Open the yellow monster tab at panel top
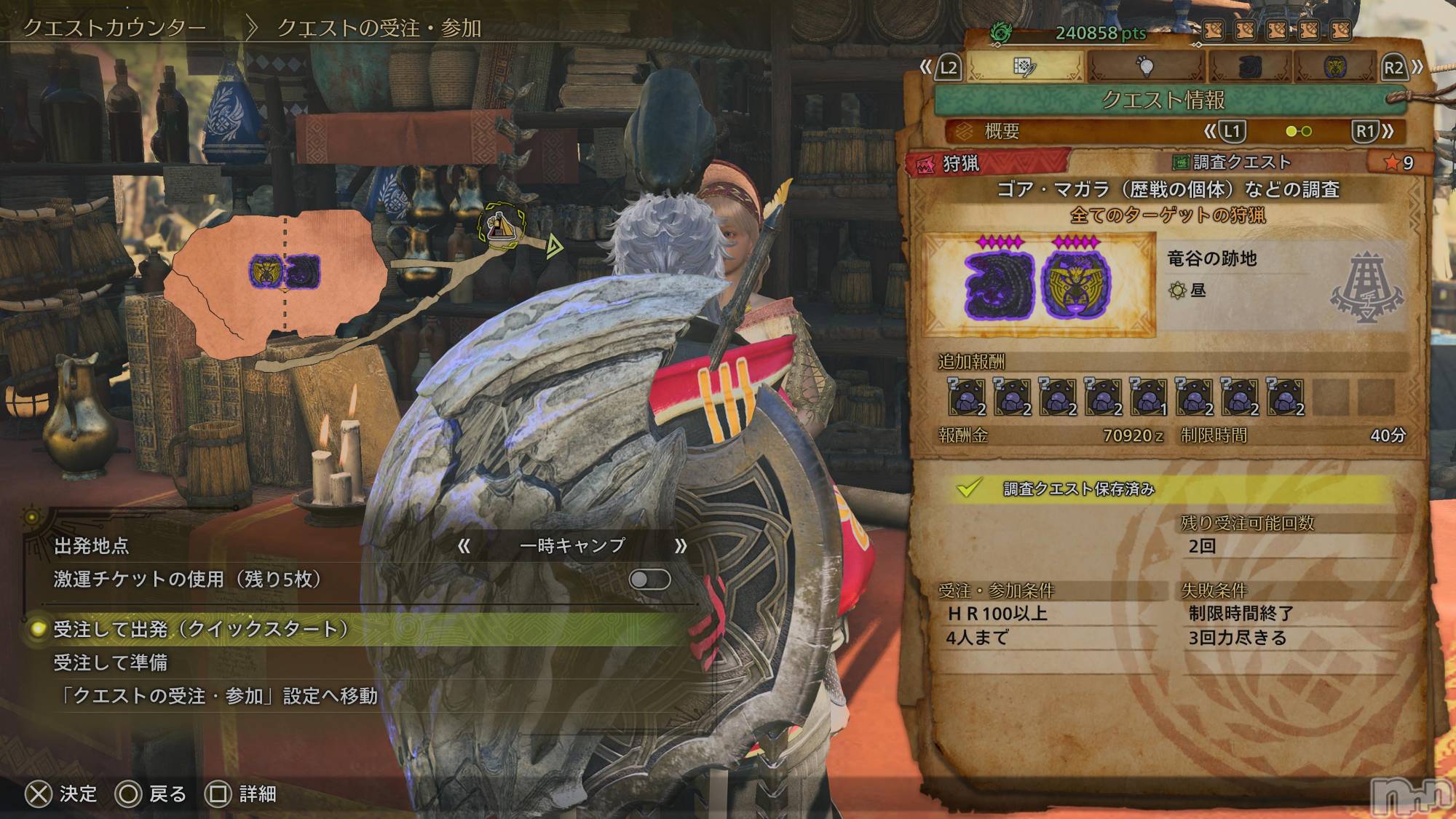The image size is (1456, 819). 1334,67
